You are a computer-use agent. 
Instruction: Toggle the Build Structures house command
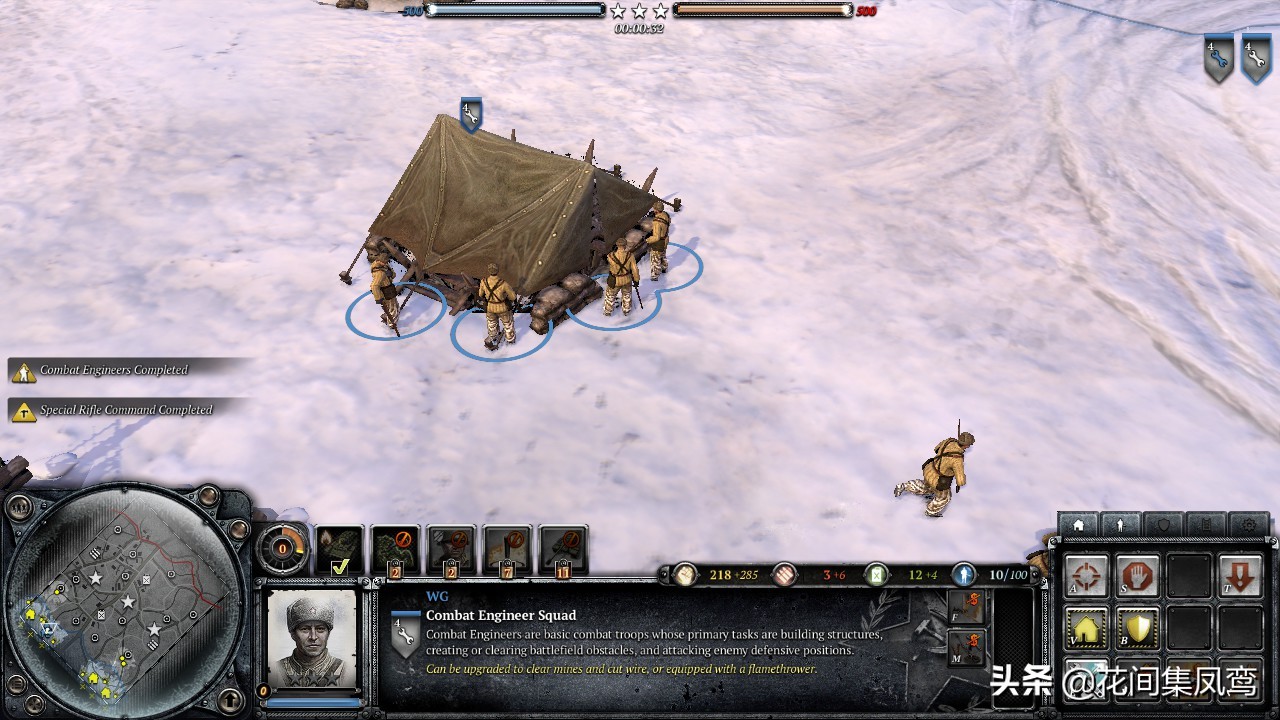[1085, 628]
